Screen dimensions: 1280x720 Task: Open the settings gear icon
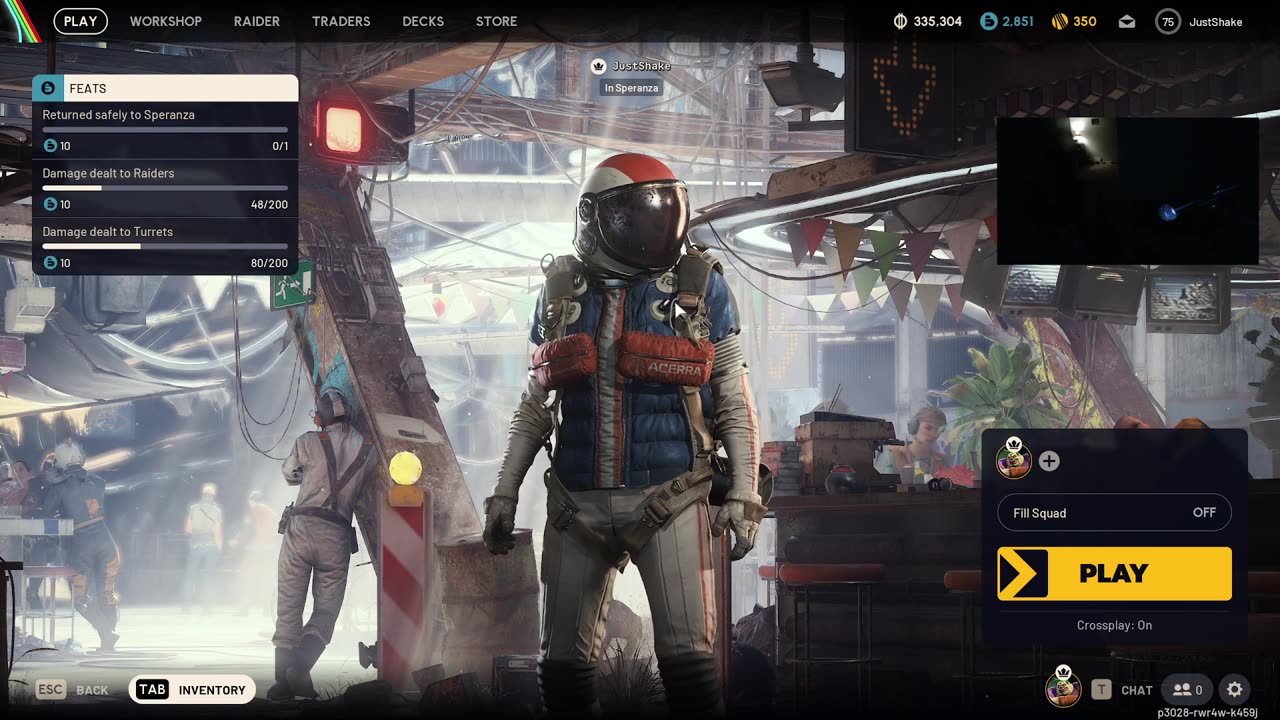(1235, 689)
